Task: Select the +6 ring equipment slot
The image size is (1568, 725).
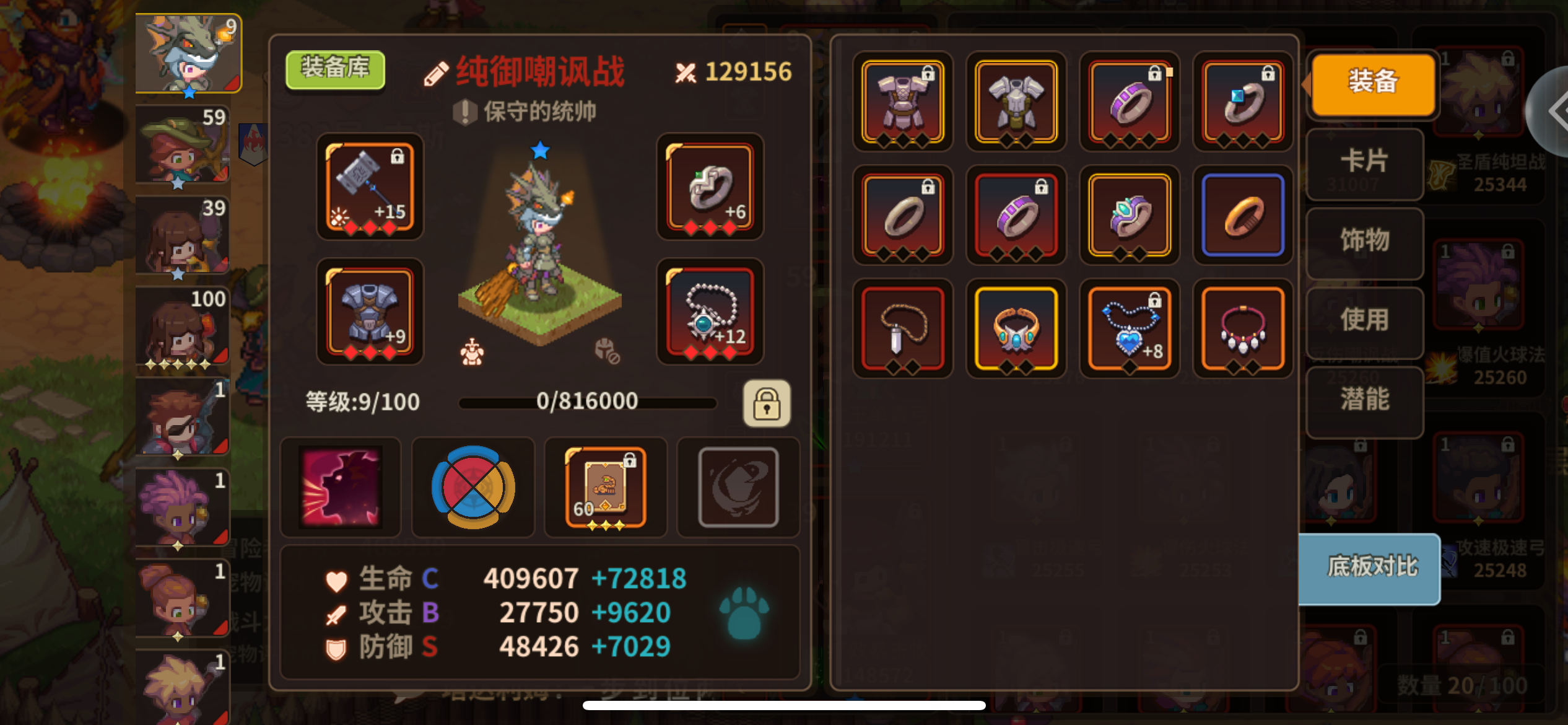Action: (x=710, y=188)
